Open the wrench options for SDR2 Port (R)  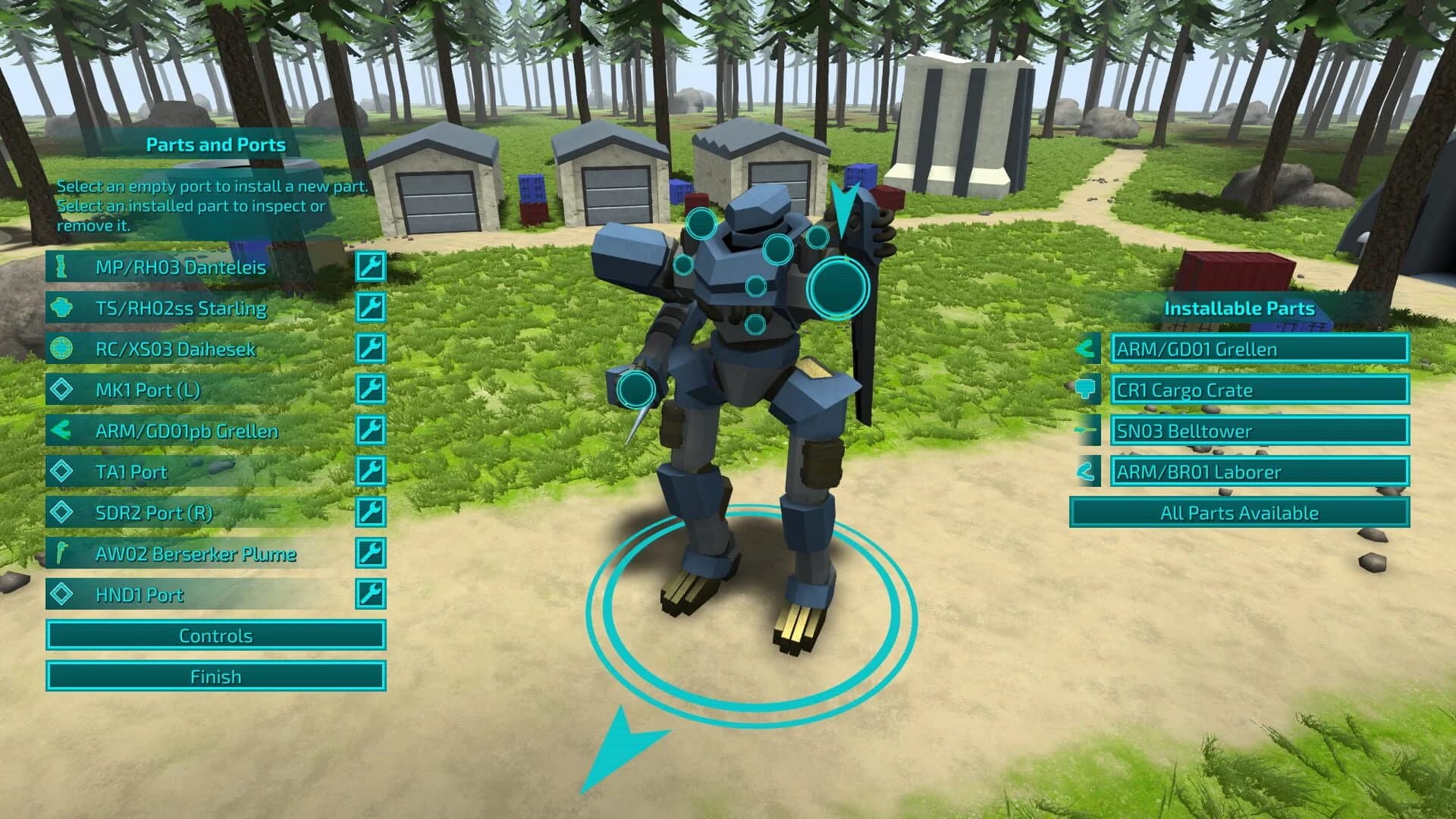[x=371, y=513]
